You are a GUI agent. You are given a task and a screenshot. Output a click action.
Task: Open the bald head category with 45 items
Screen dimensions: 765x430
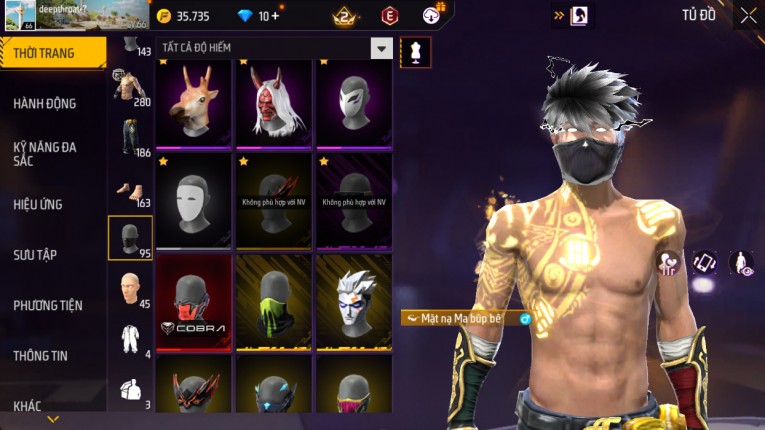coord(130,290)
